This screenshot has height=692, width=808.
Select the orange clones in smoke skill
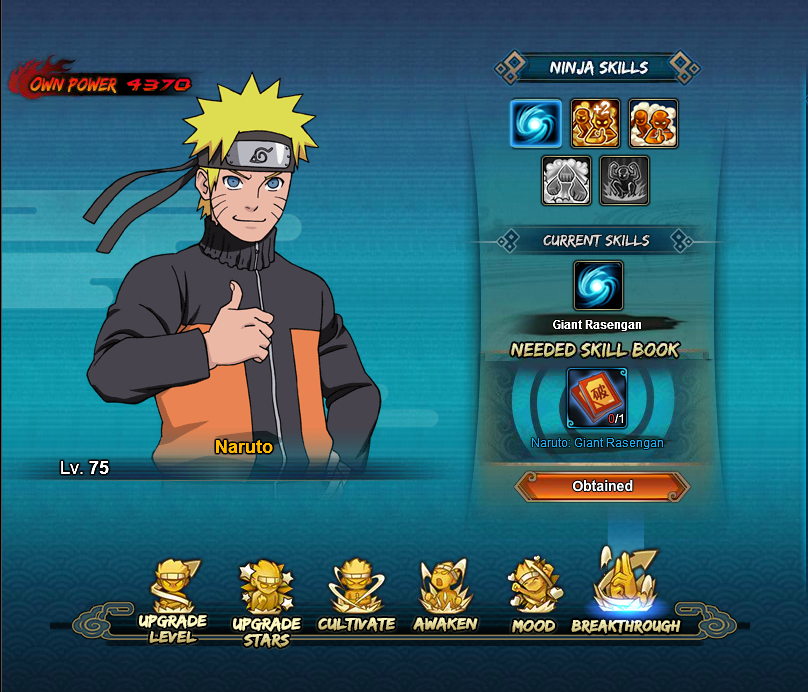point(653,124)
